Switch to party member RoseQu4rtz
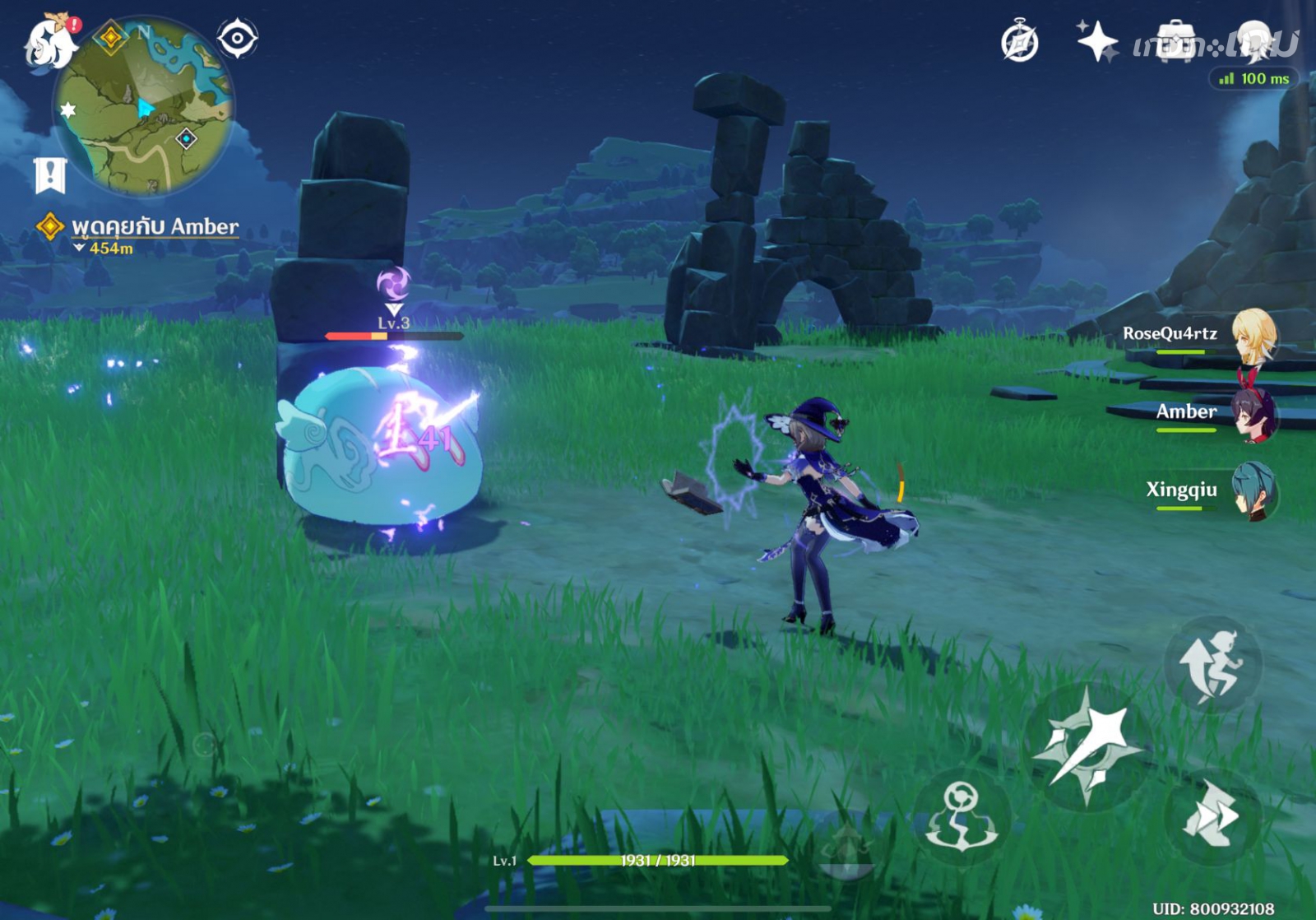The image size is (1316, 920). click(x=1253, y=335)
